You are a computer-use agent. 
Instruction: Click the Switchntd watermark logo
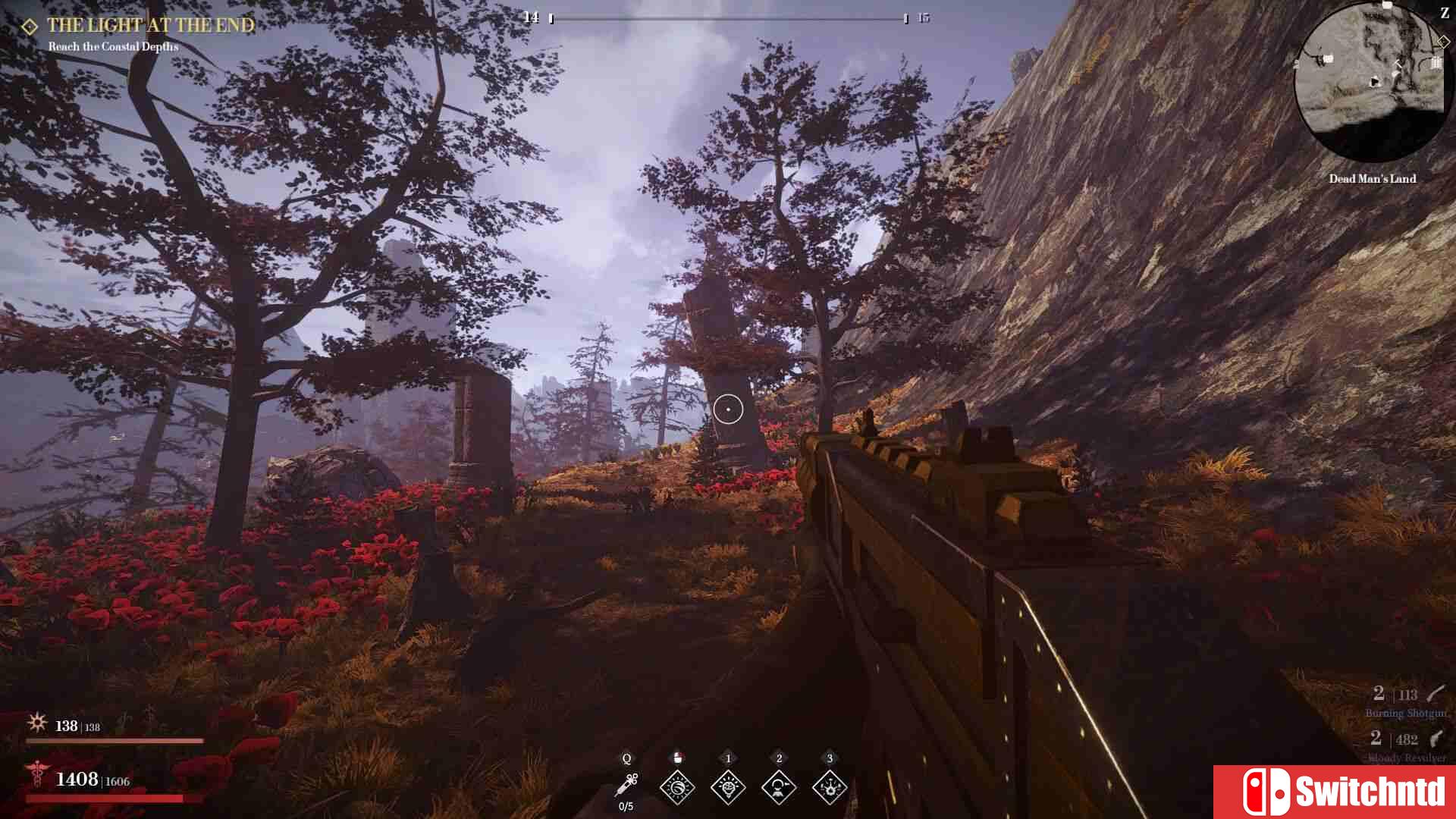1335,792
